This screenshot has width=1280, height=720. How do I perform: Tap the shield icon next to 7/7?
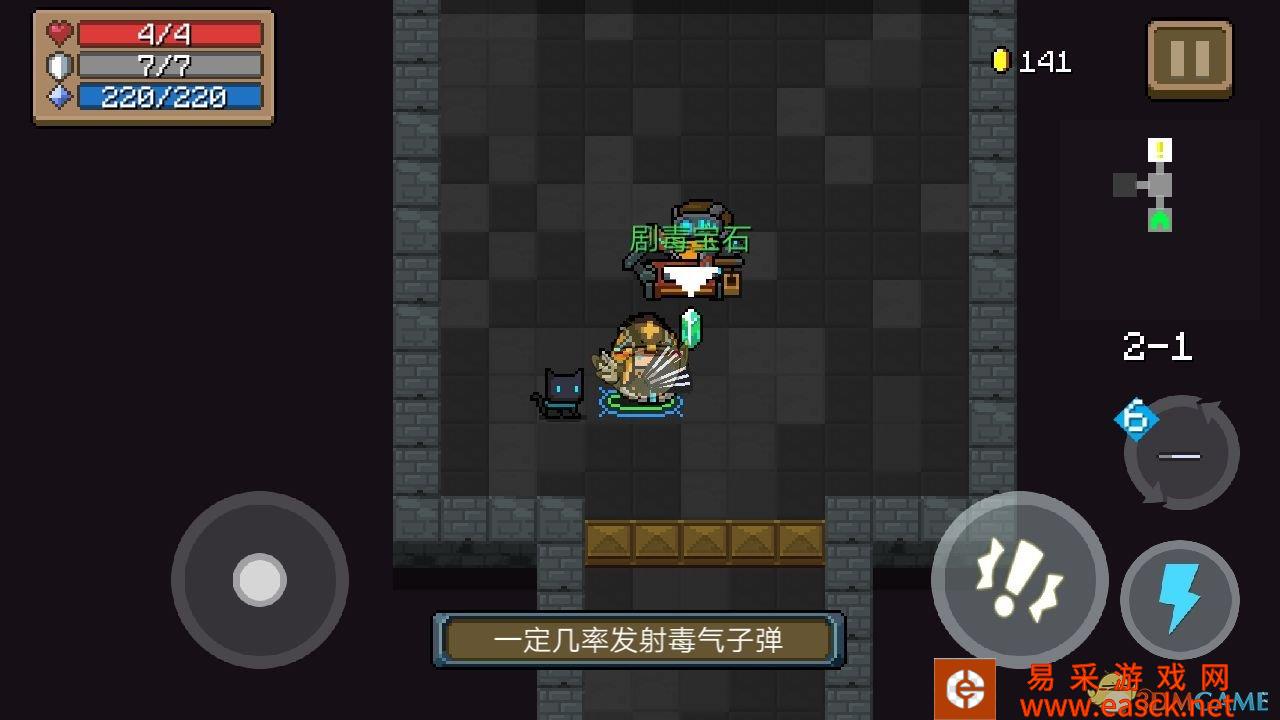[x=57, y=64]
